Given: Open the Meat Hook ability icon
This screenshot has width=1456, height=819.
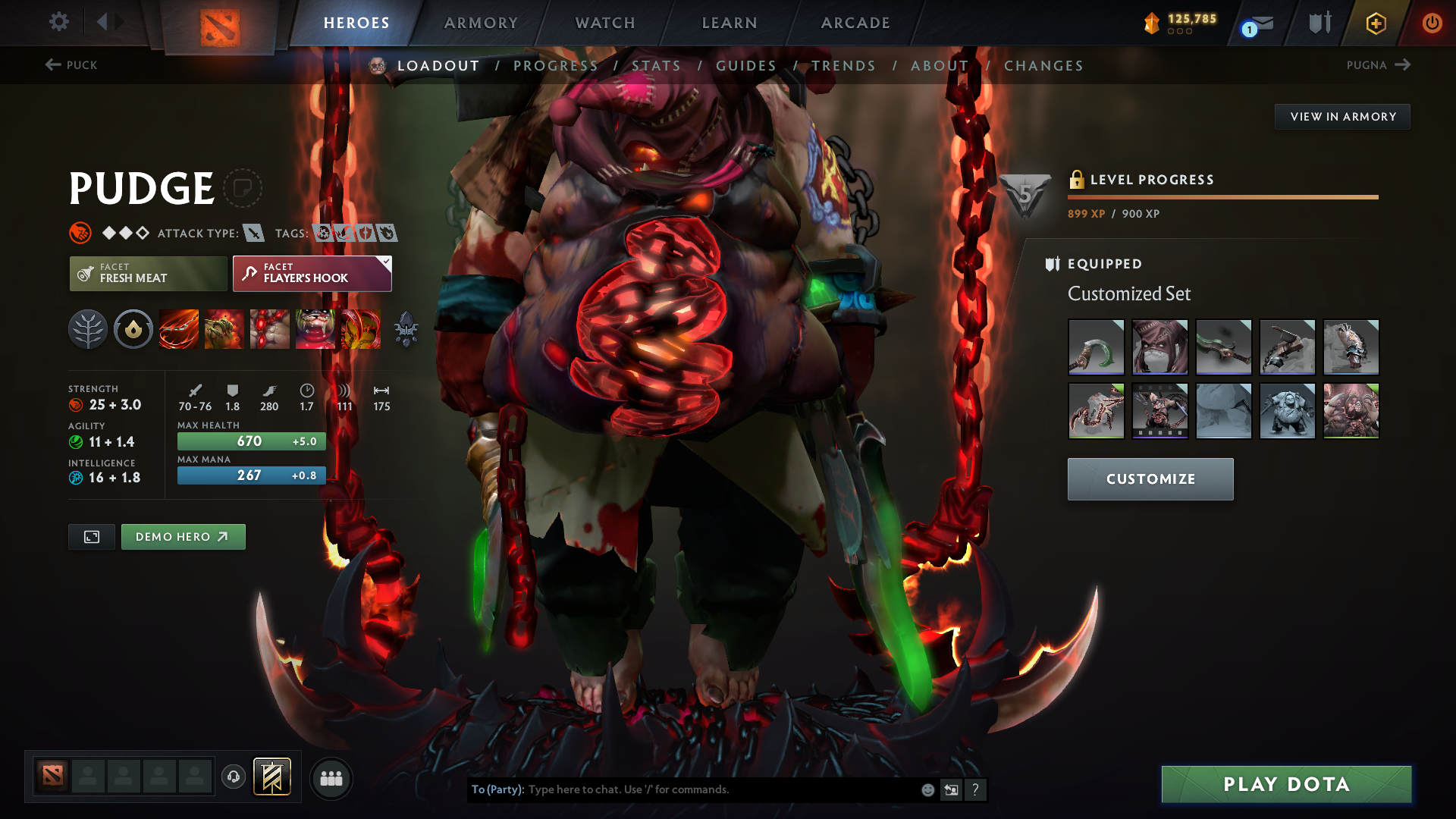Looking at the screenshot, I should coord(179,329).
